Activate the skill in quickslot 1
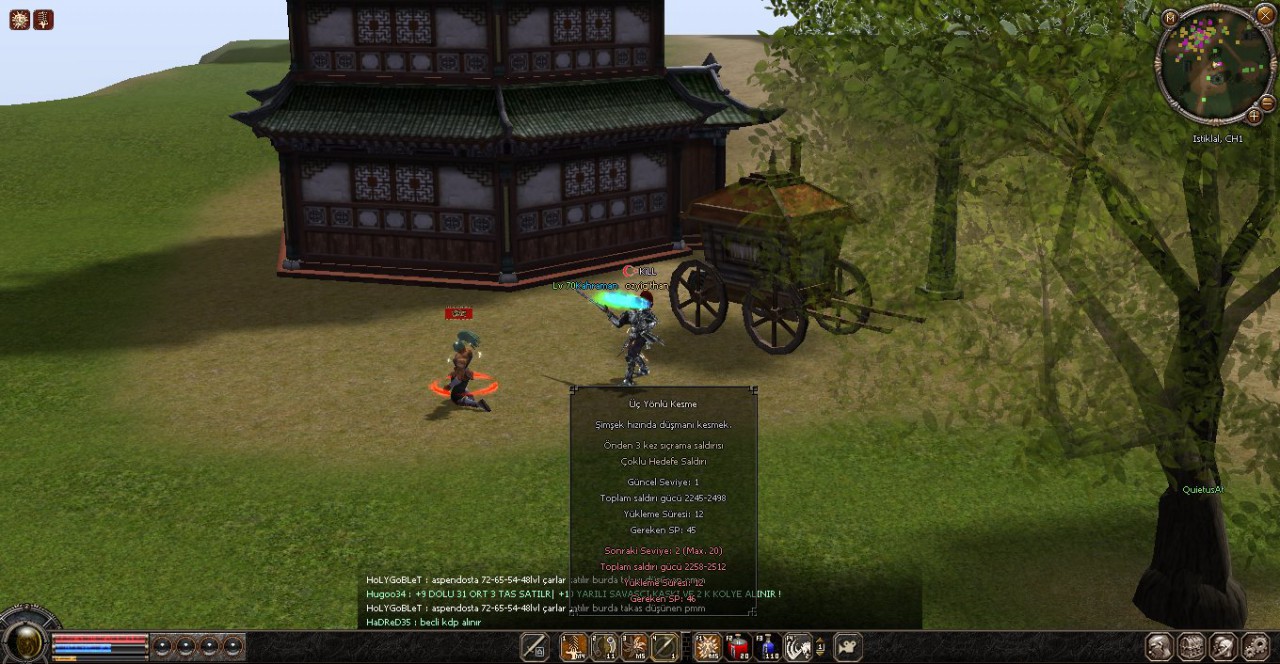This screenshot has width=1280, height=664. tap(574, 647)
